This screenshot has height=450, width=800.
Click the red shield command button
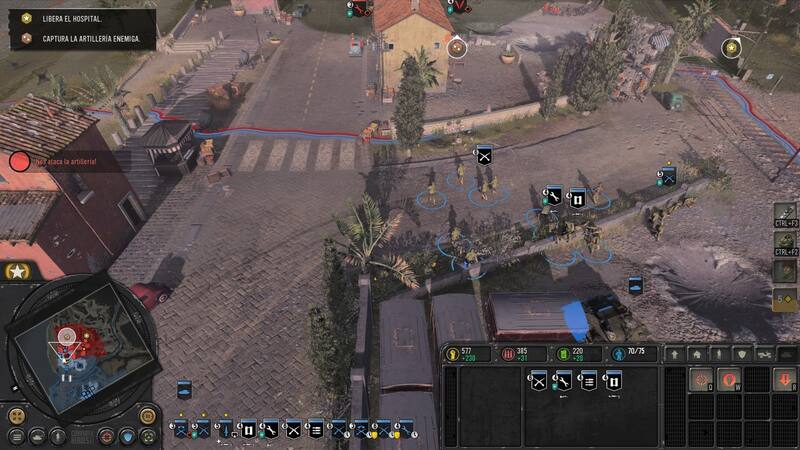[x=729, y=380]
